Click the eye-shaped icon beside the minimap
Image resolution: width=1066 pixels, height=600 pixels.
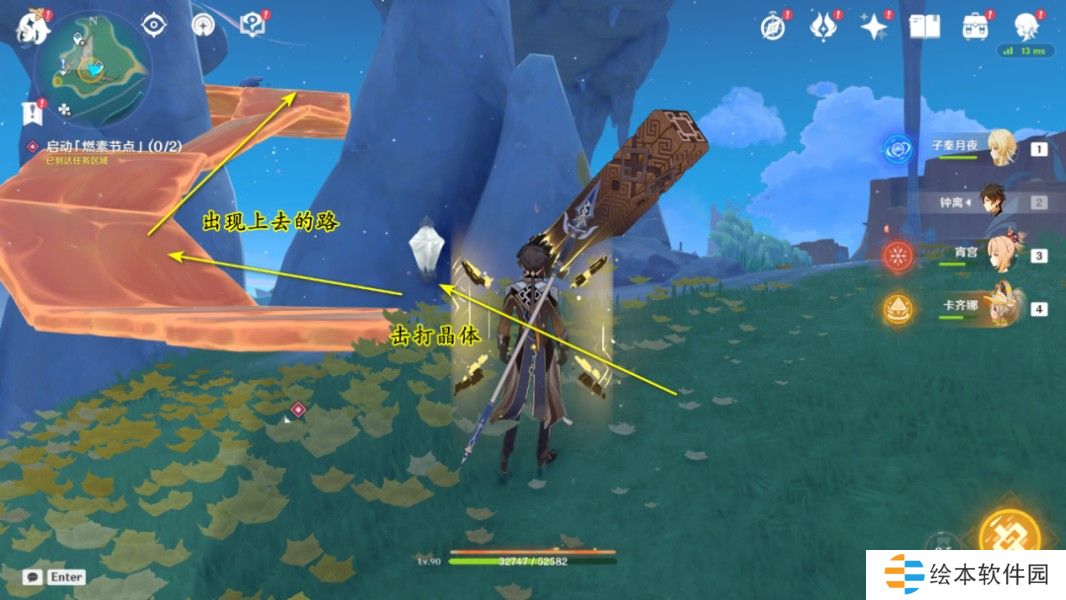154,24
